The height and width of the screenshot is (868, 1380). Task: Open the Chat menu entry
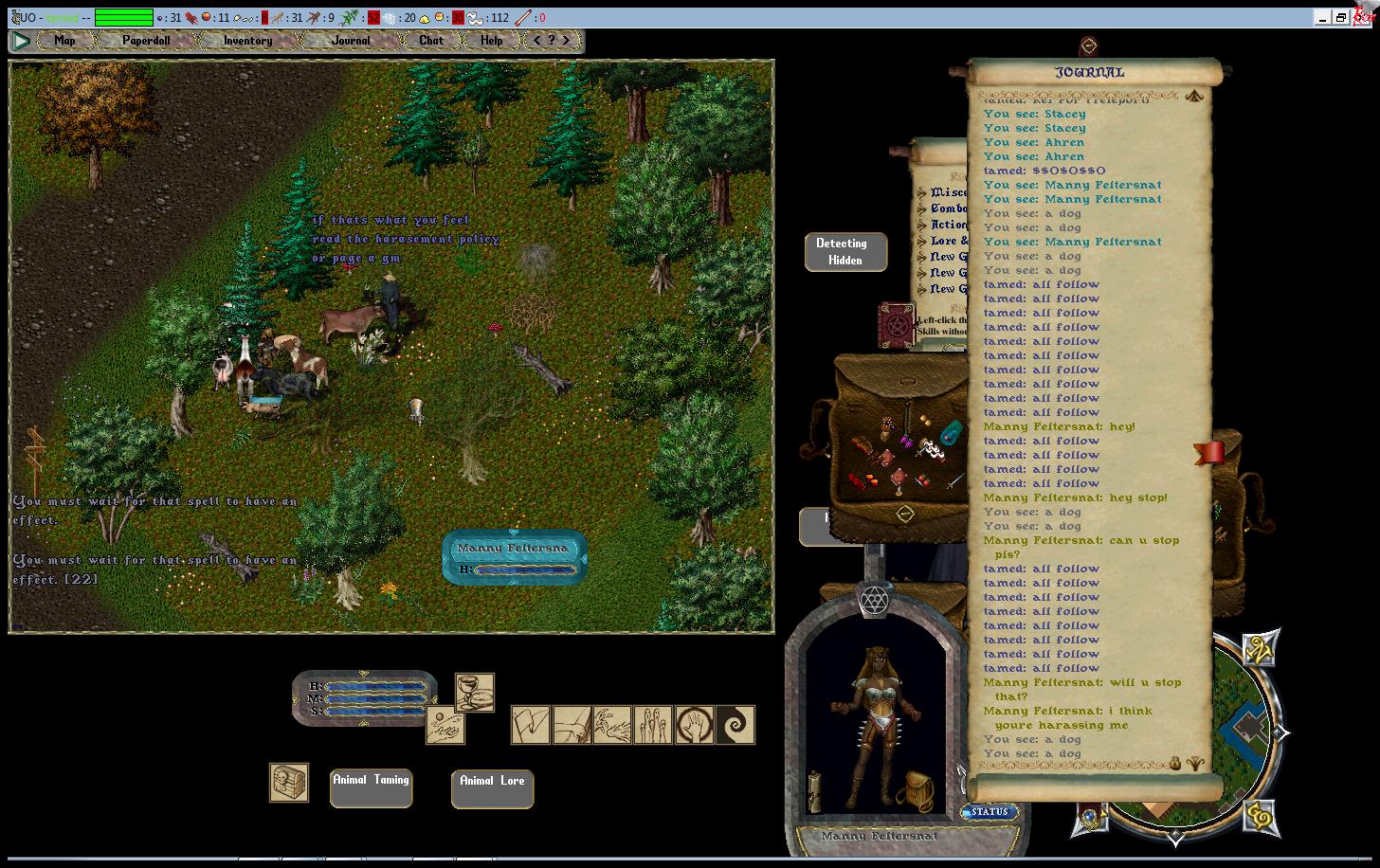click(431, 41)
